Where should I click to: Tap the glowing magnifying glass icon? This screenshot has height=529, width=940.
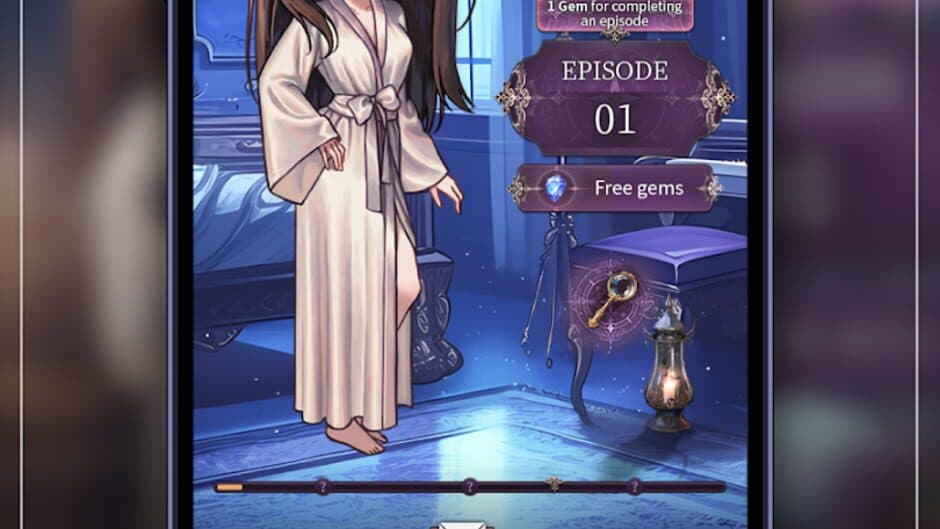click(611, 299)
